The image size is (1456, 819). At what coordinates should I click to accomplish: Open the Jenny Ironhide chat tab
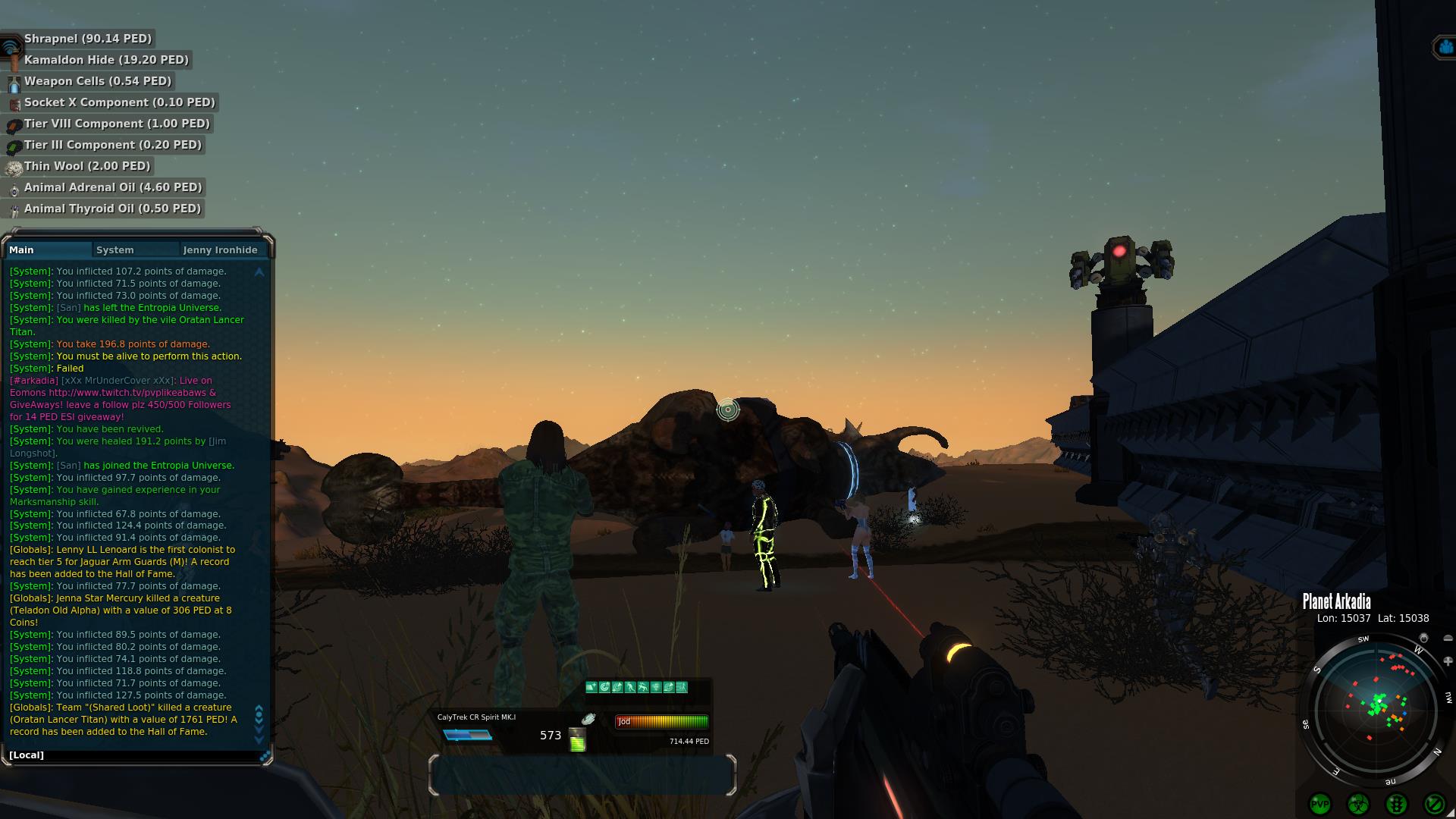[220, 250]
